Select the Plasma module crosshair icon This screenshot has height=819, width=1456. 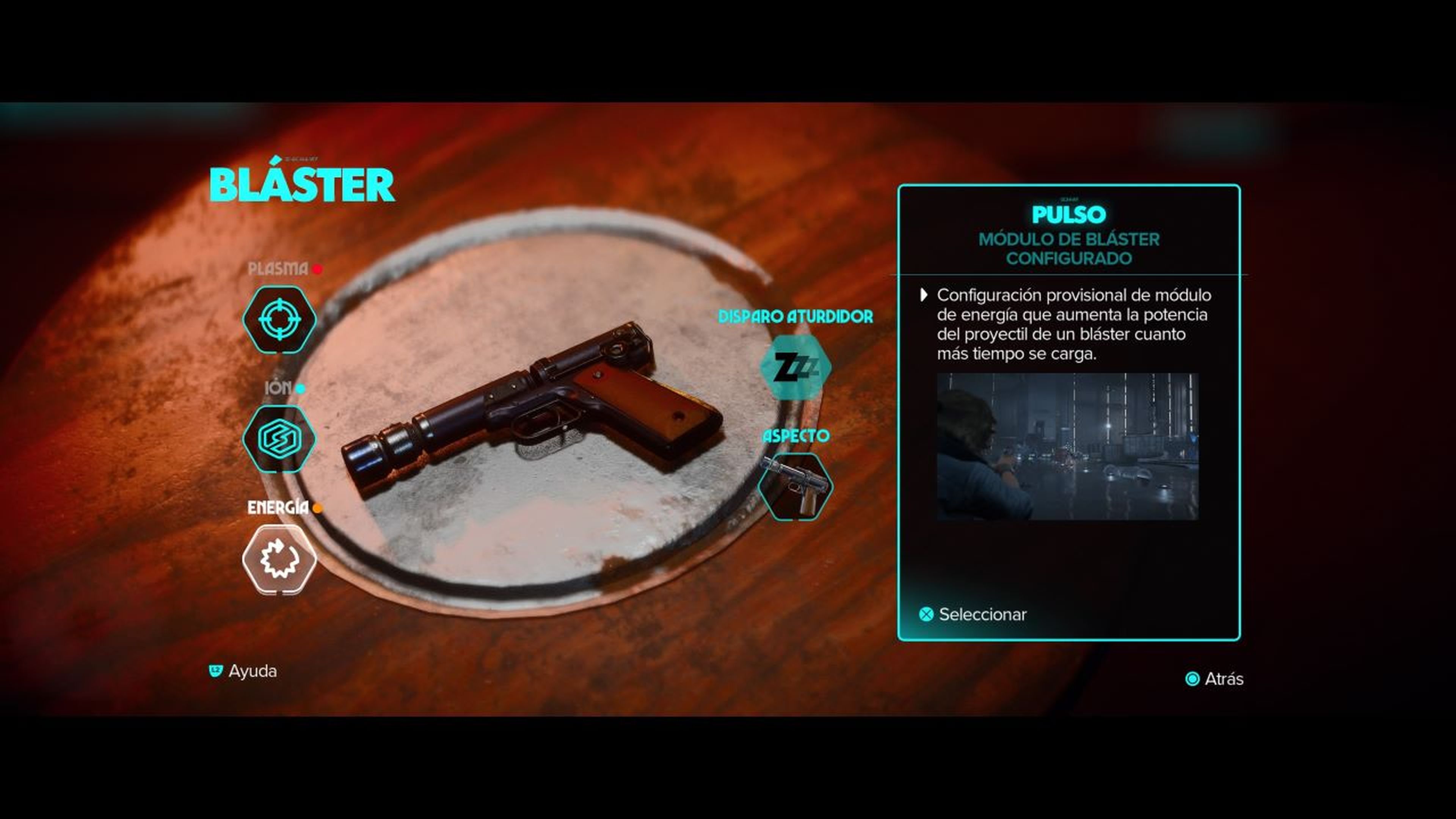[279, 319]
